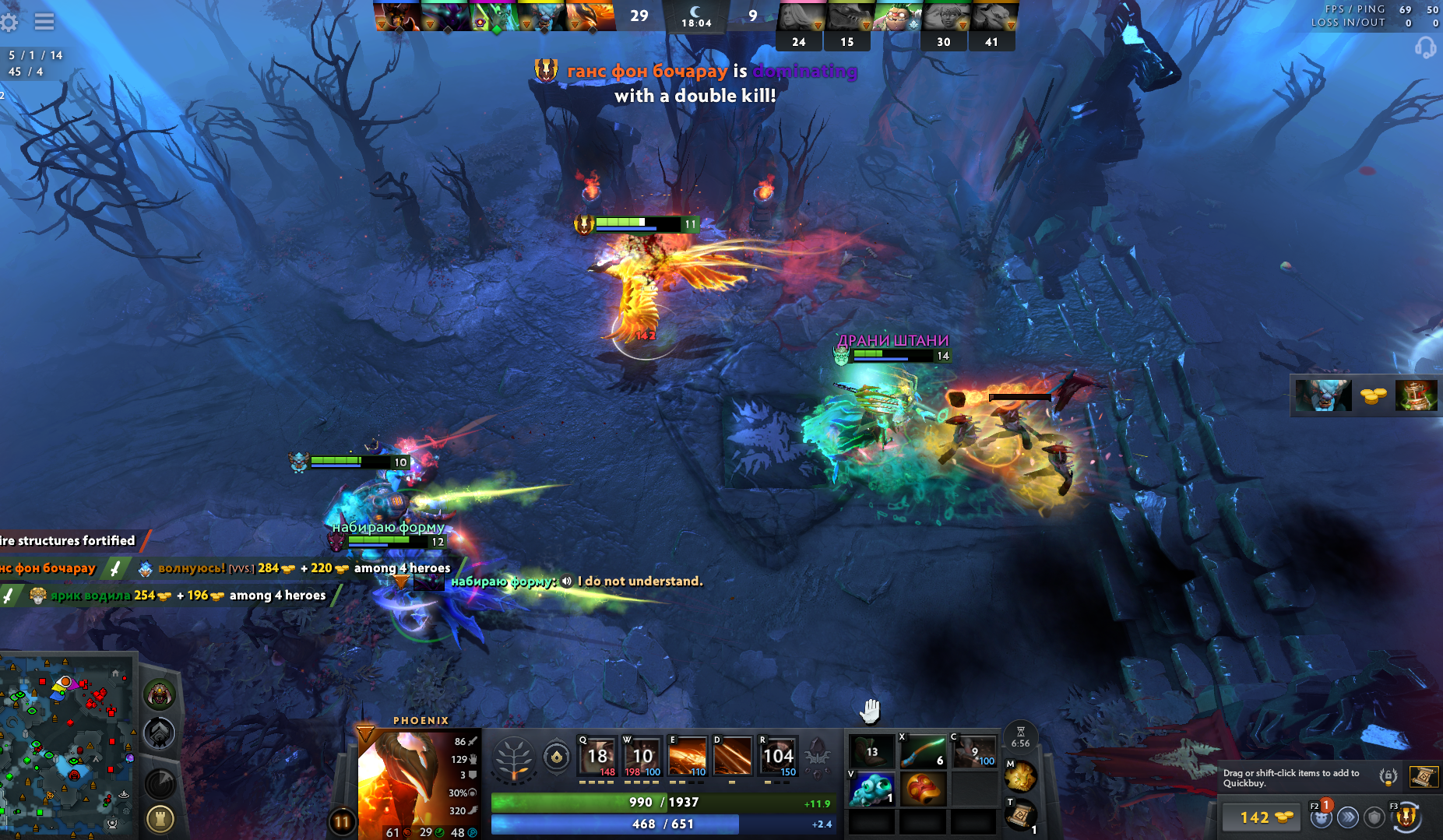This screenshot has height=840, width=1443.
Task: Activate the Glyph of Fortification button
Action: 160,819
